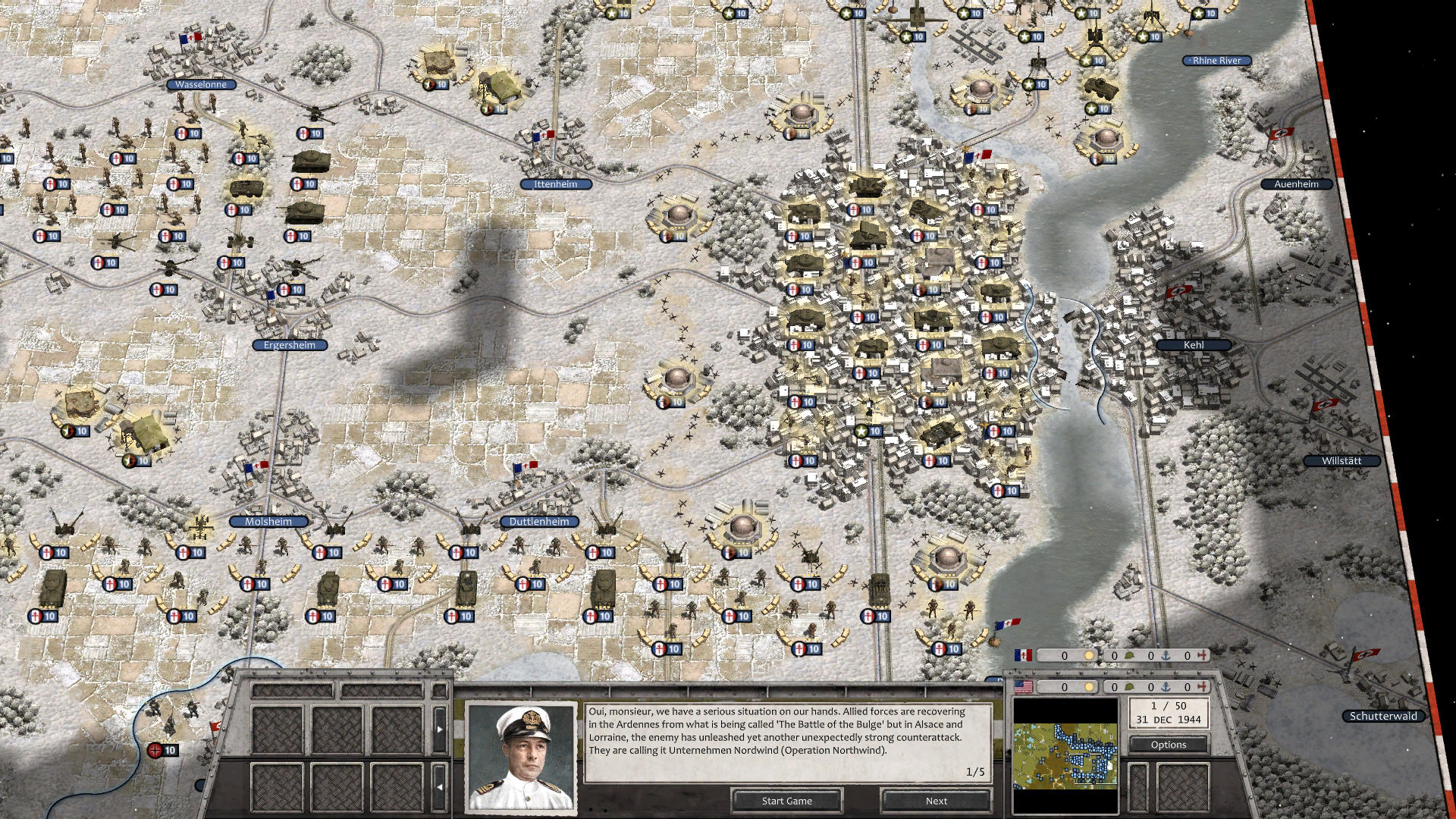Select the Wasselonne town label

click(199, 84)
